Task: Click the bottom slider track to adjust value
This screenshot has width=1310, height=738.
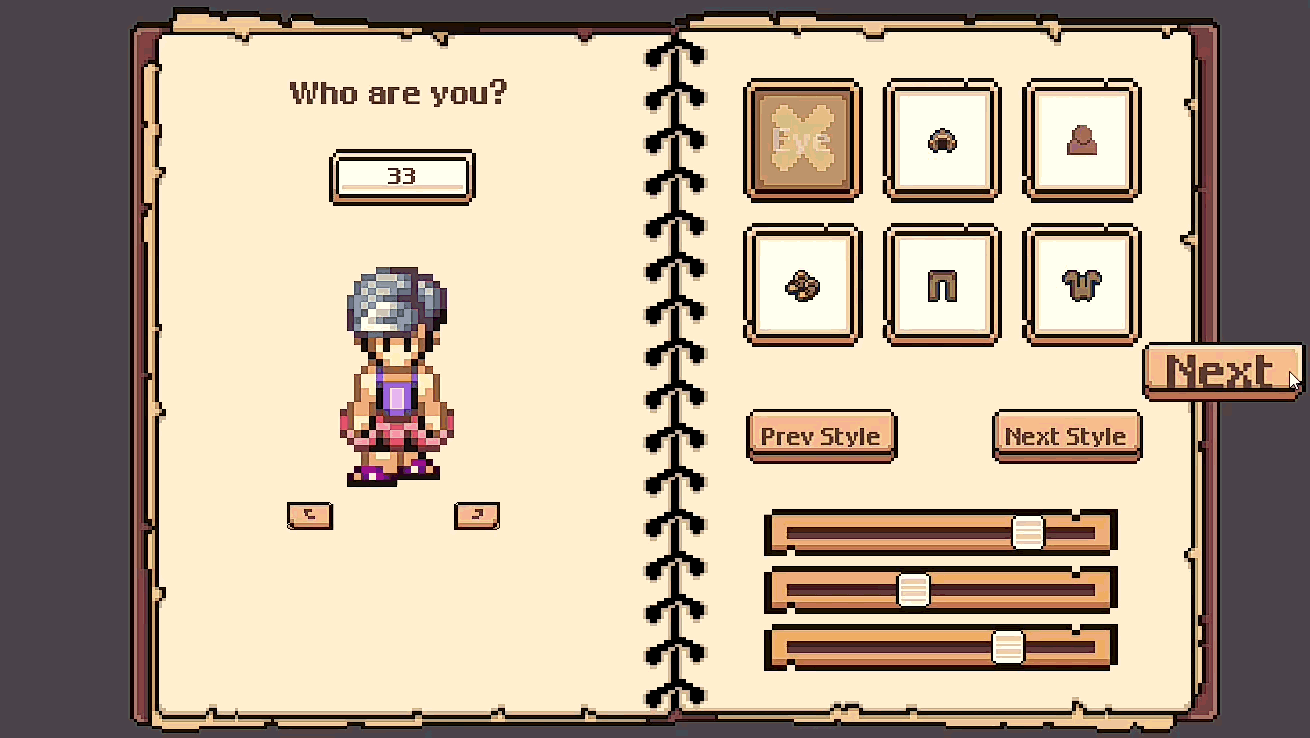Action: coord(870,645)
